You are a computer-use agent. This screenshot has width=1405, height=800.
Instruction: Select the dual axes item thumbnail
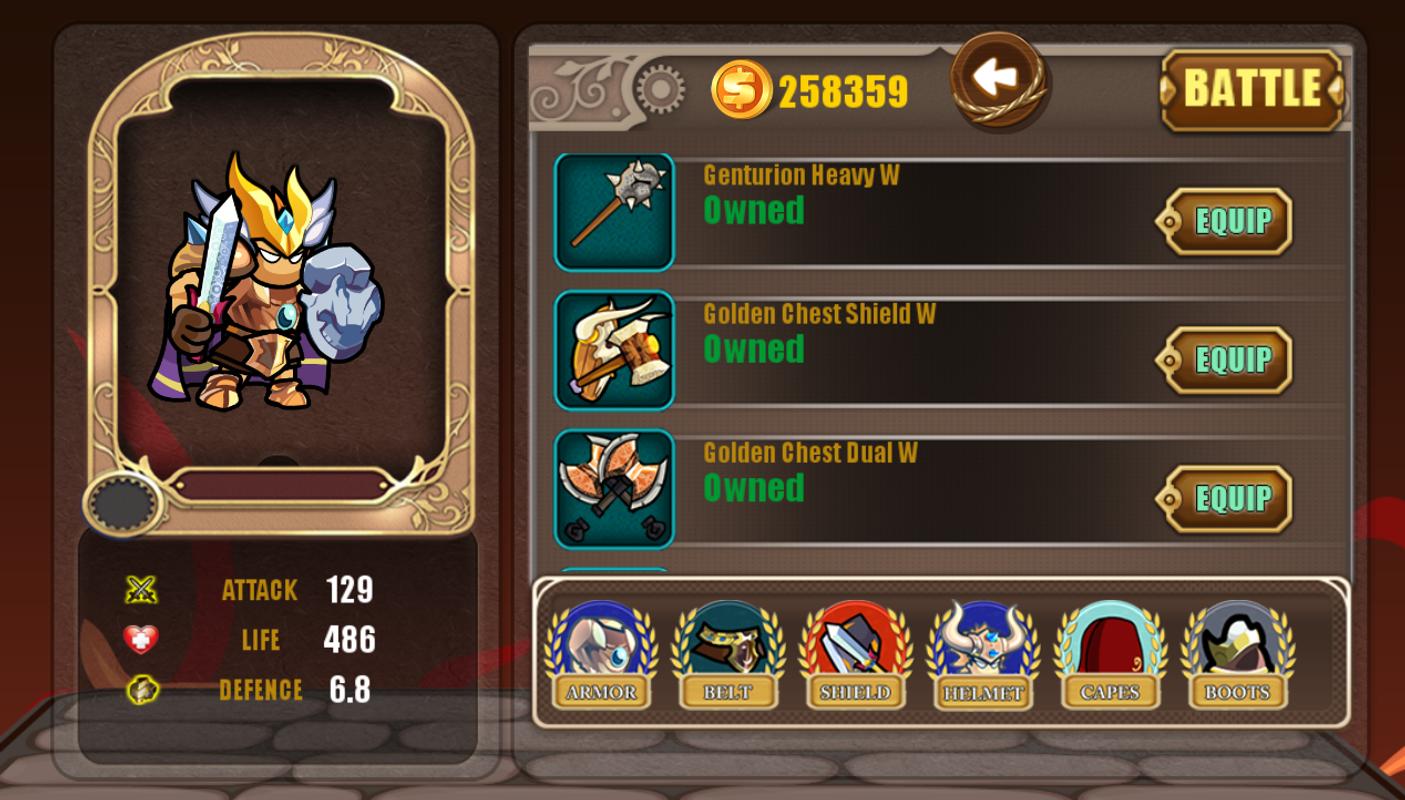click(614, 489)
